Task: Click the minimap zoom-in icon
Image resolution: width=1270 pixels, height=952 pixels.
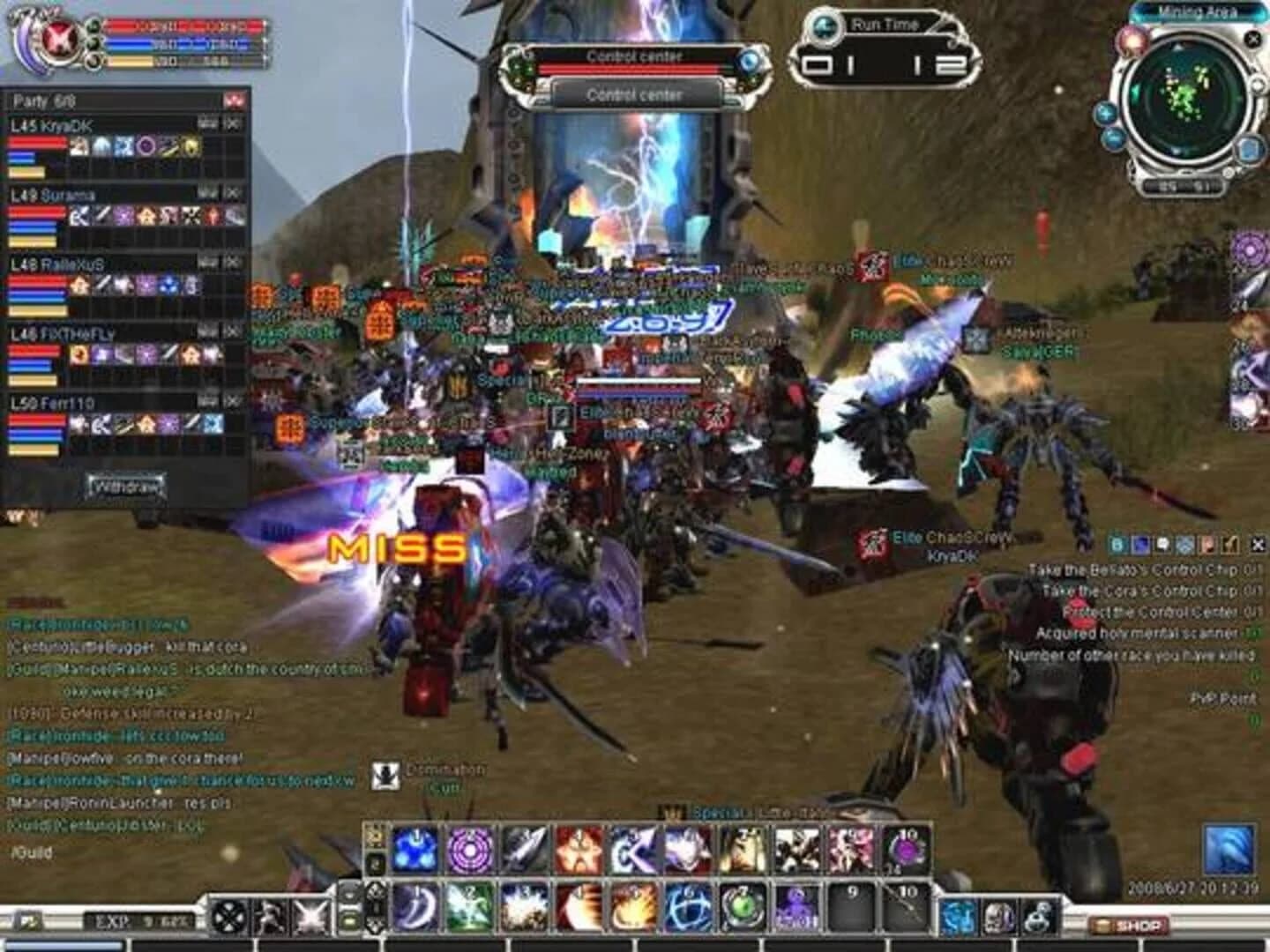Action: [1106, 114]
